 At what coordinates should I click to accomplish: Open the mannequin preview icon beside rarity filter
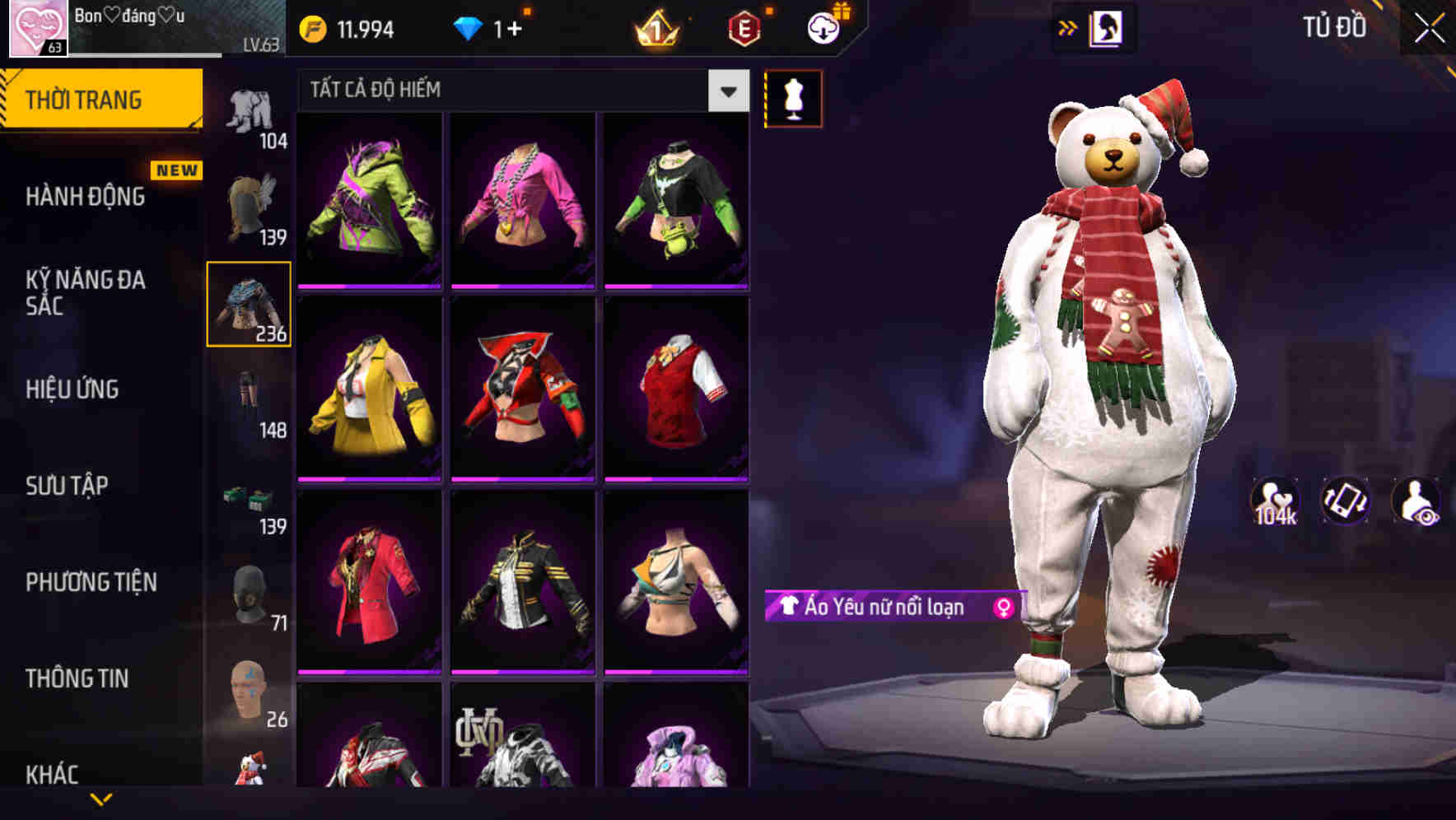pos(793,97)
